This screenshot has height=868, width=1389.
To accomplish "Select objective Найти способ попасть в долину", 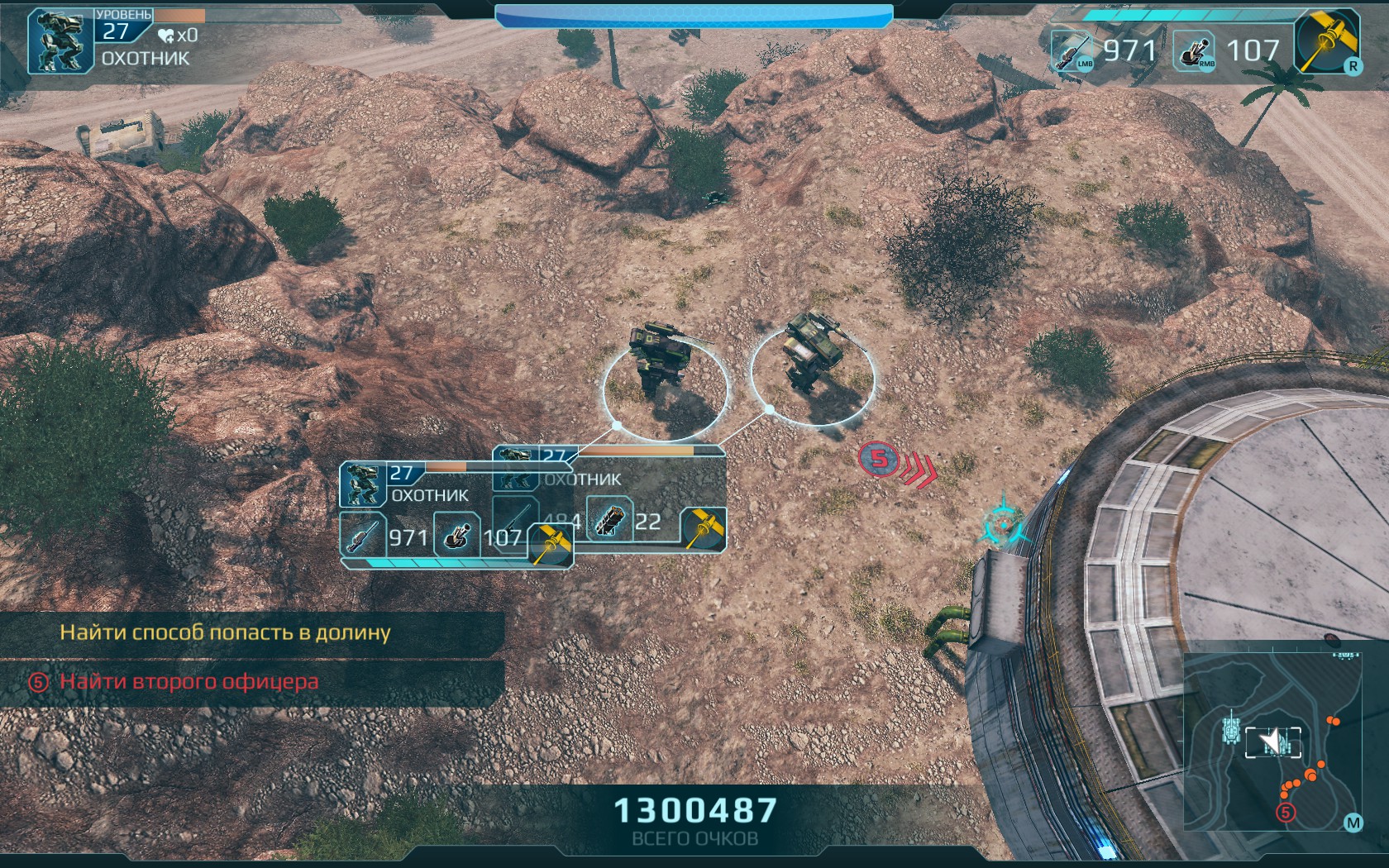I will 225,632.
